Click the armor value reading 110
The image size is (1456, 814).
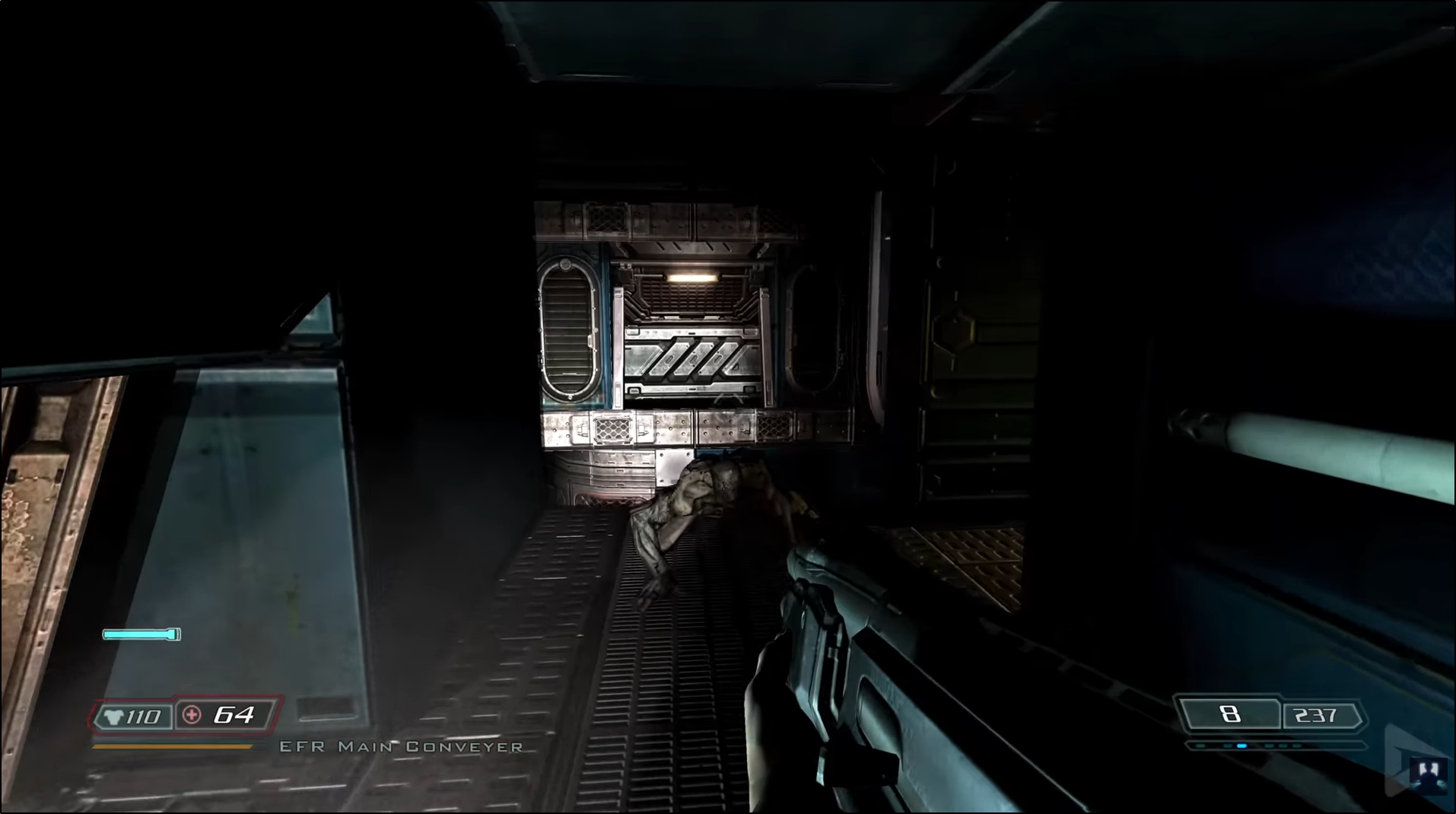click(145, 716)
